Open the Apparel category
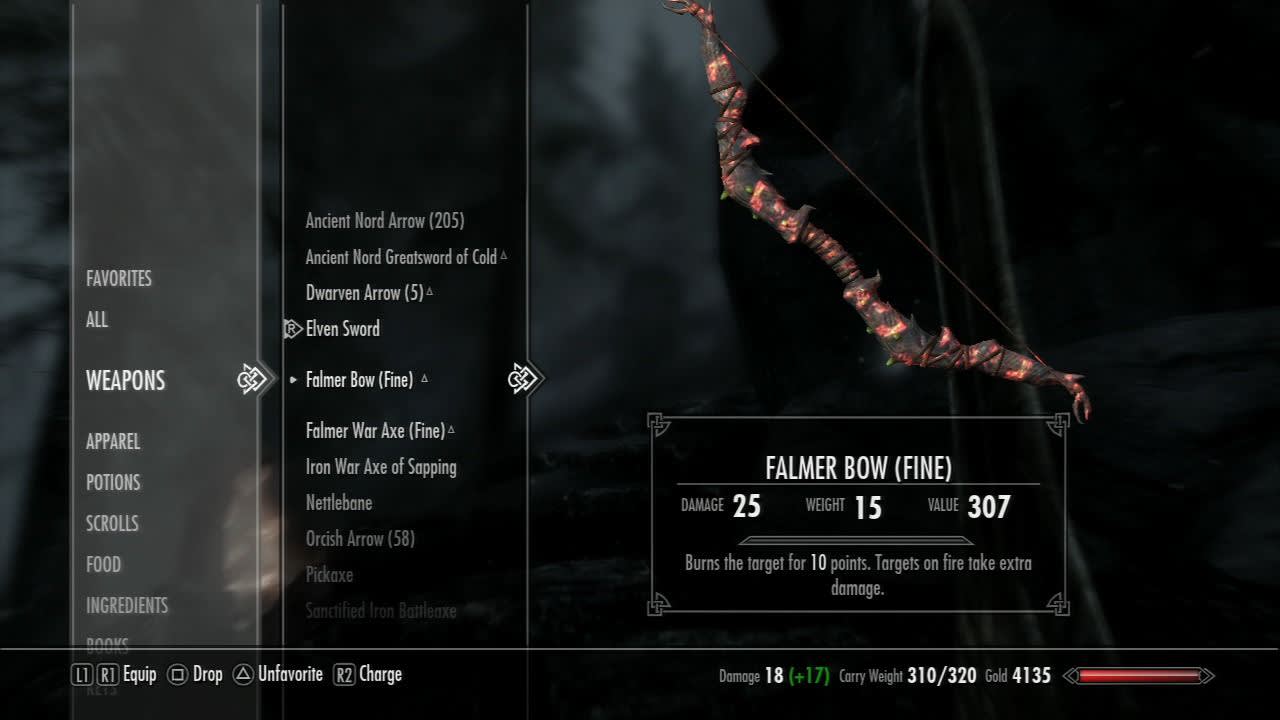1280x720 pixels. tap(113, 442)
